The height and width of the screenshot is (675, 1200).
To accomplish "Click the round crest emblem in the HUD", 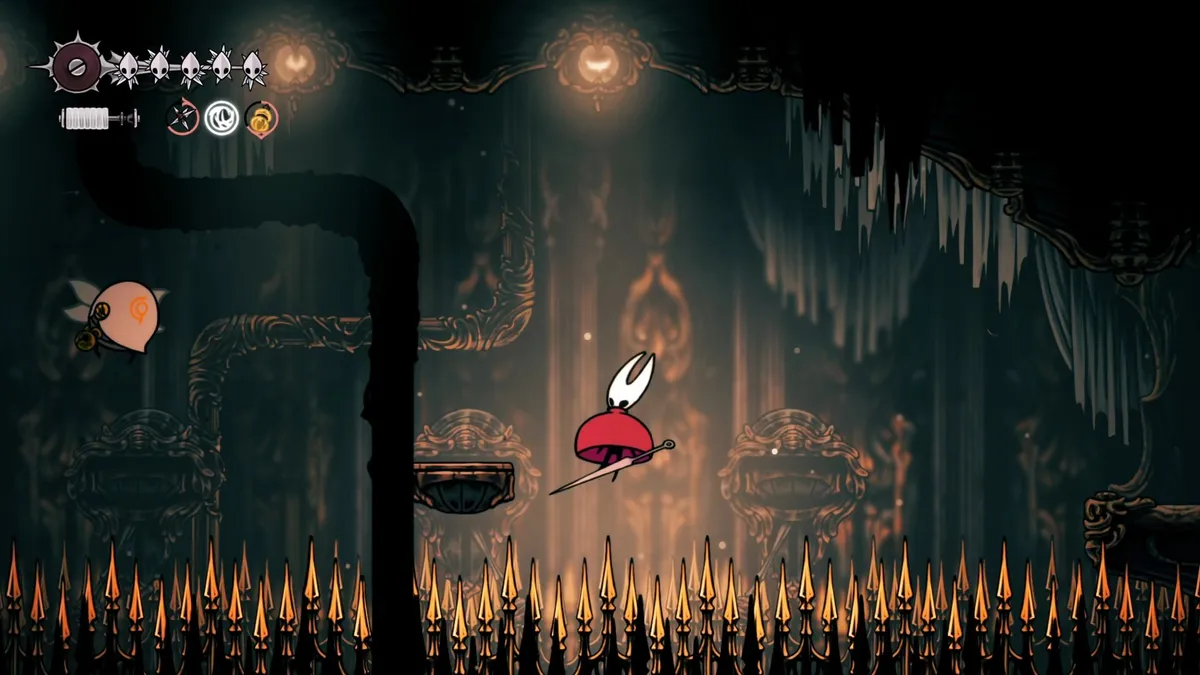I will (76, 66).
